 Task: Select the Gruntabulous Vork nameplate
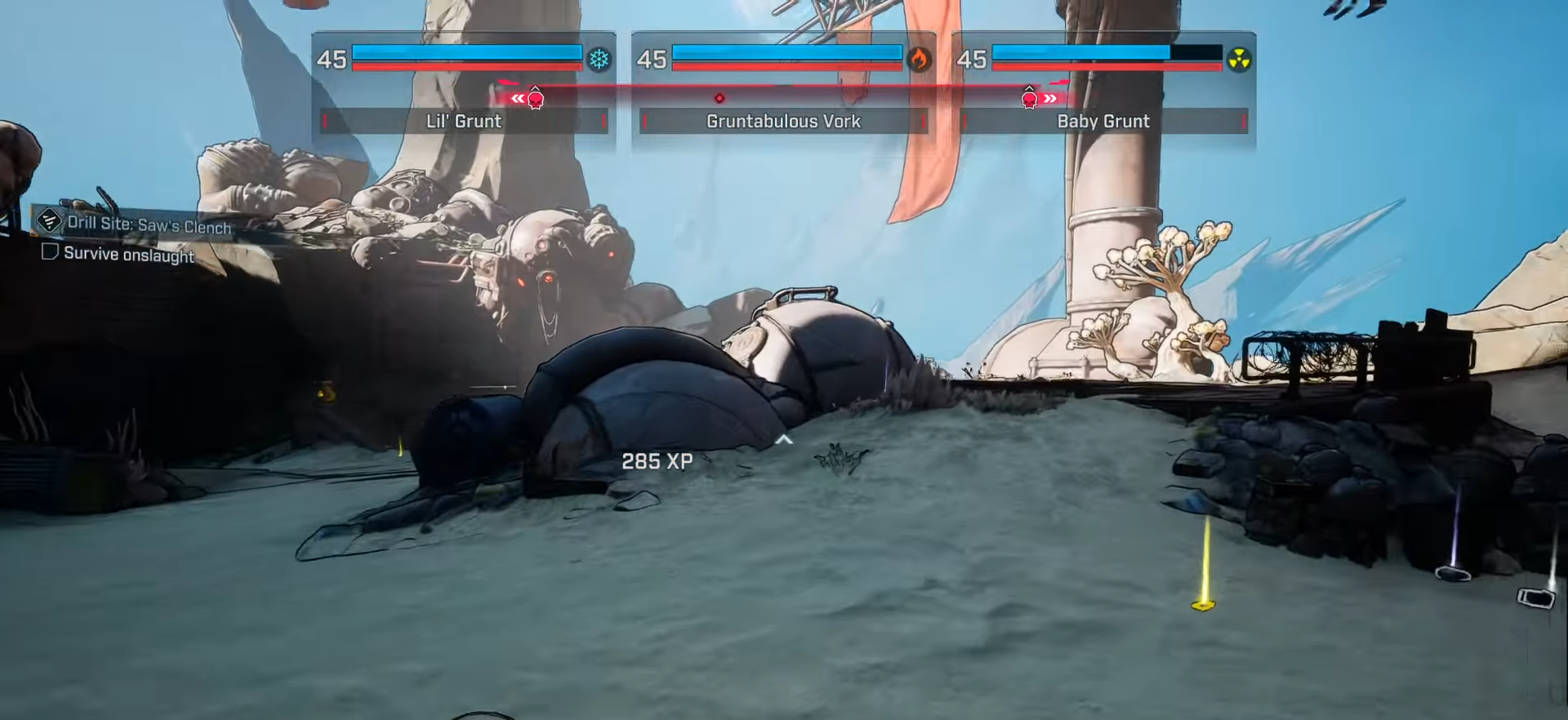(783, 121)
